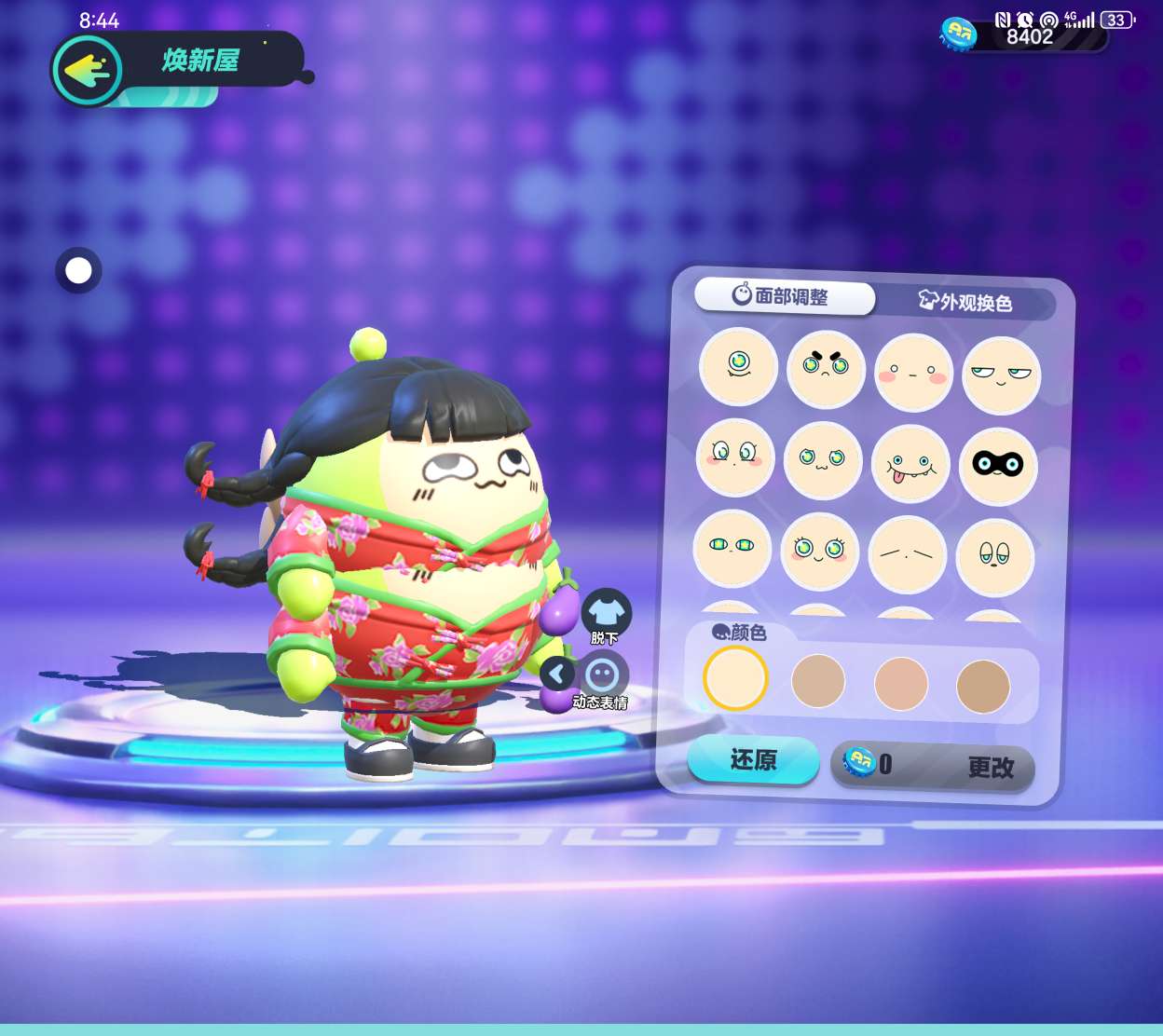This screenshot has width=1163, height=1036.
Task: Open the 动态表情 emote button
Action: (x=602, y=676)
